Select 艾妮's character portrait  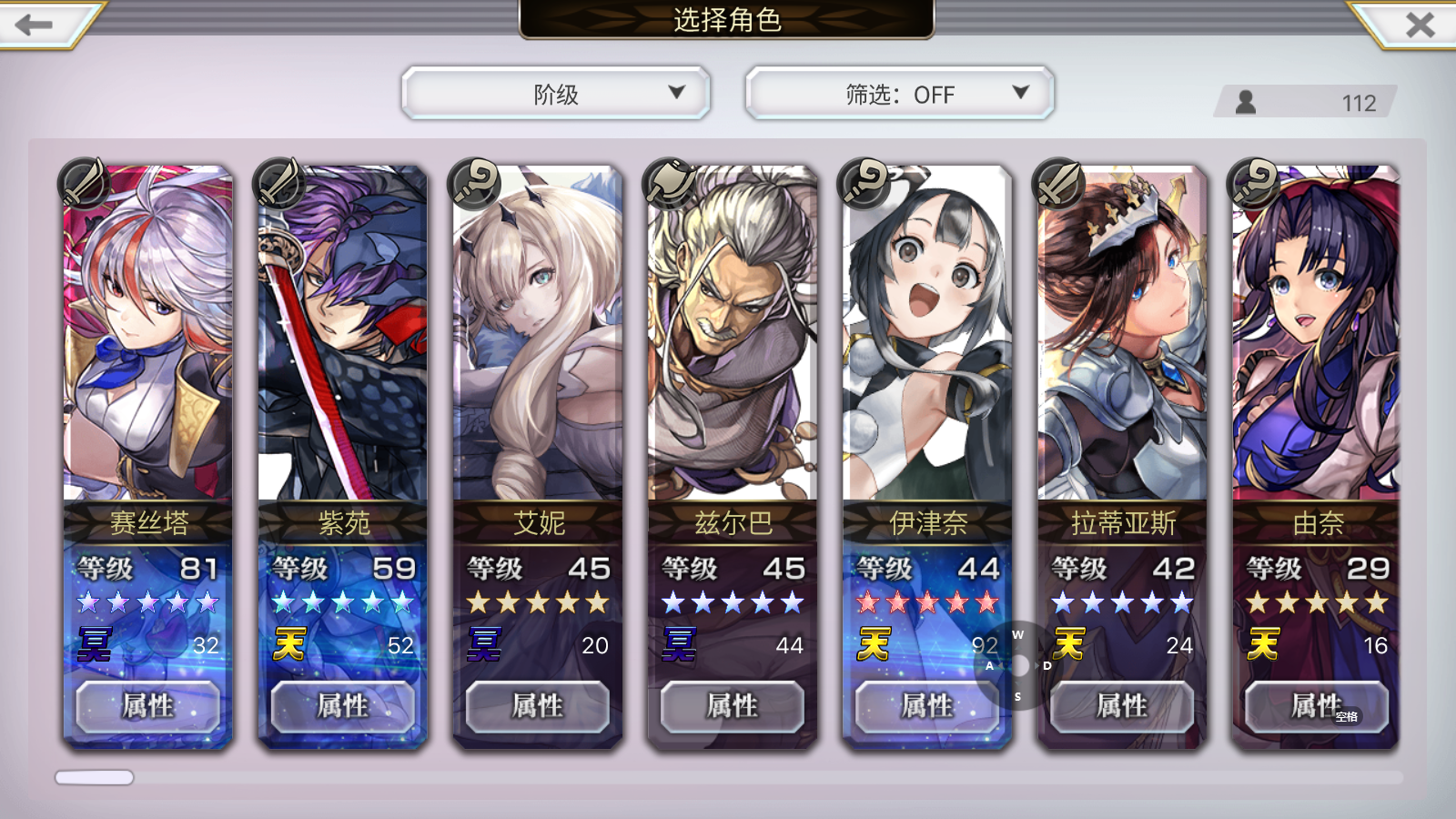click(x=537, y=337)
